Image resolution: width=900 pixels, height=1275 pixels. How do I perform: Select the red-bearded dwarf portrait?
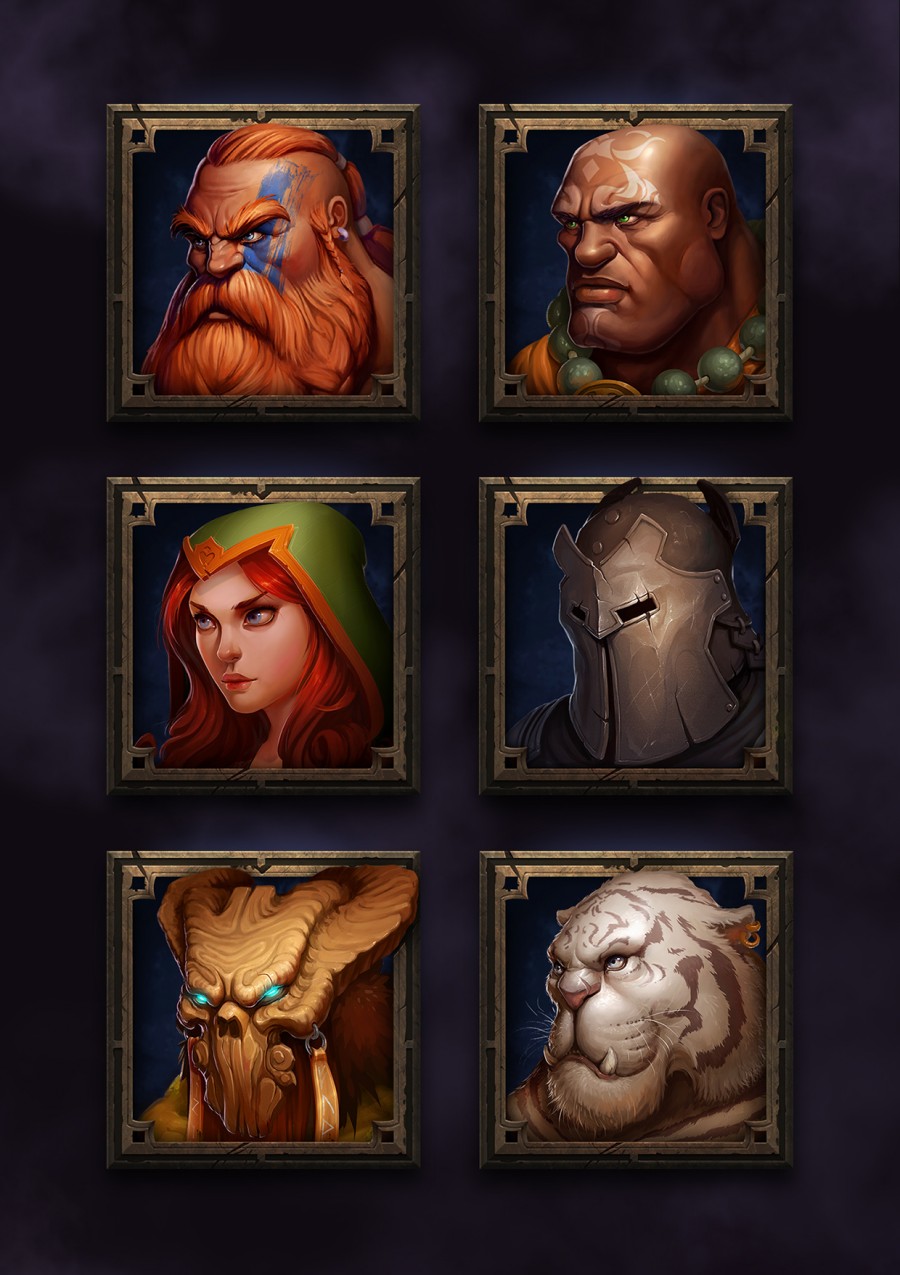(x=263, y=262)
